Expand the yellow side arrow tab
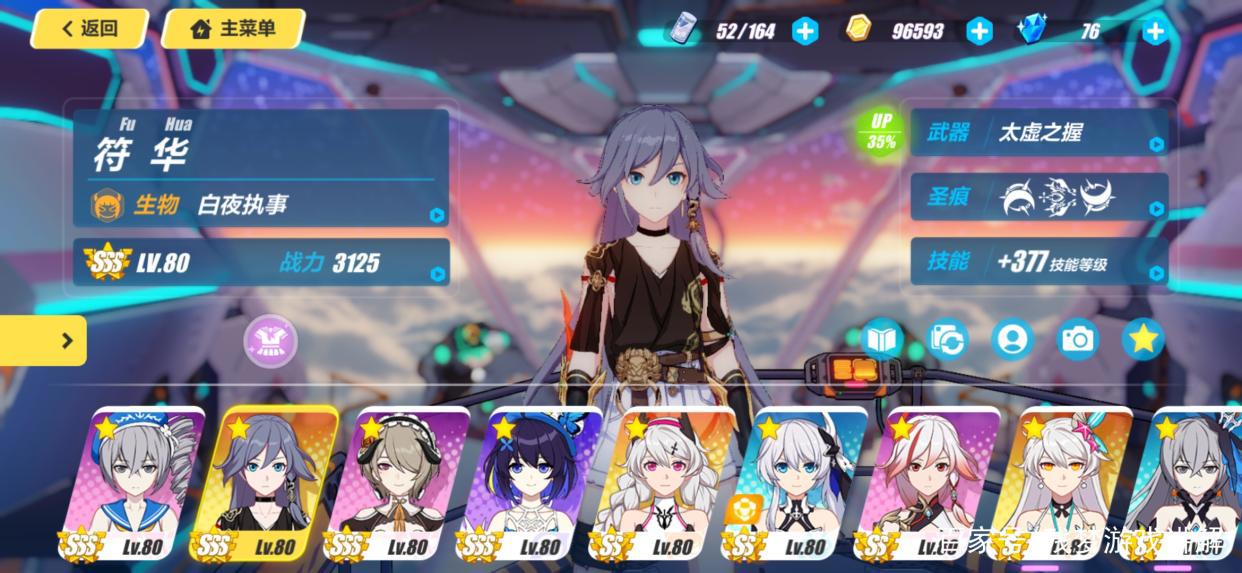Screen dimensions: 1242x573 44,341
